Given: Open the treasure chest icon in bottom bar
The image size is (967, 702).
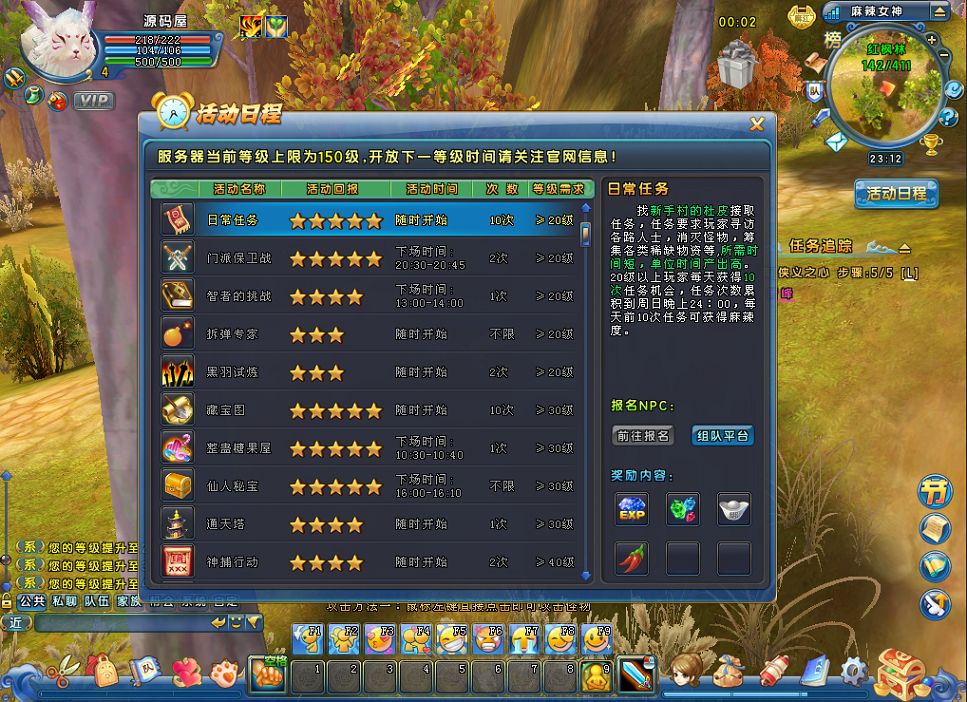Looking at the screenshot, I should 897,672.
